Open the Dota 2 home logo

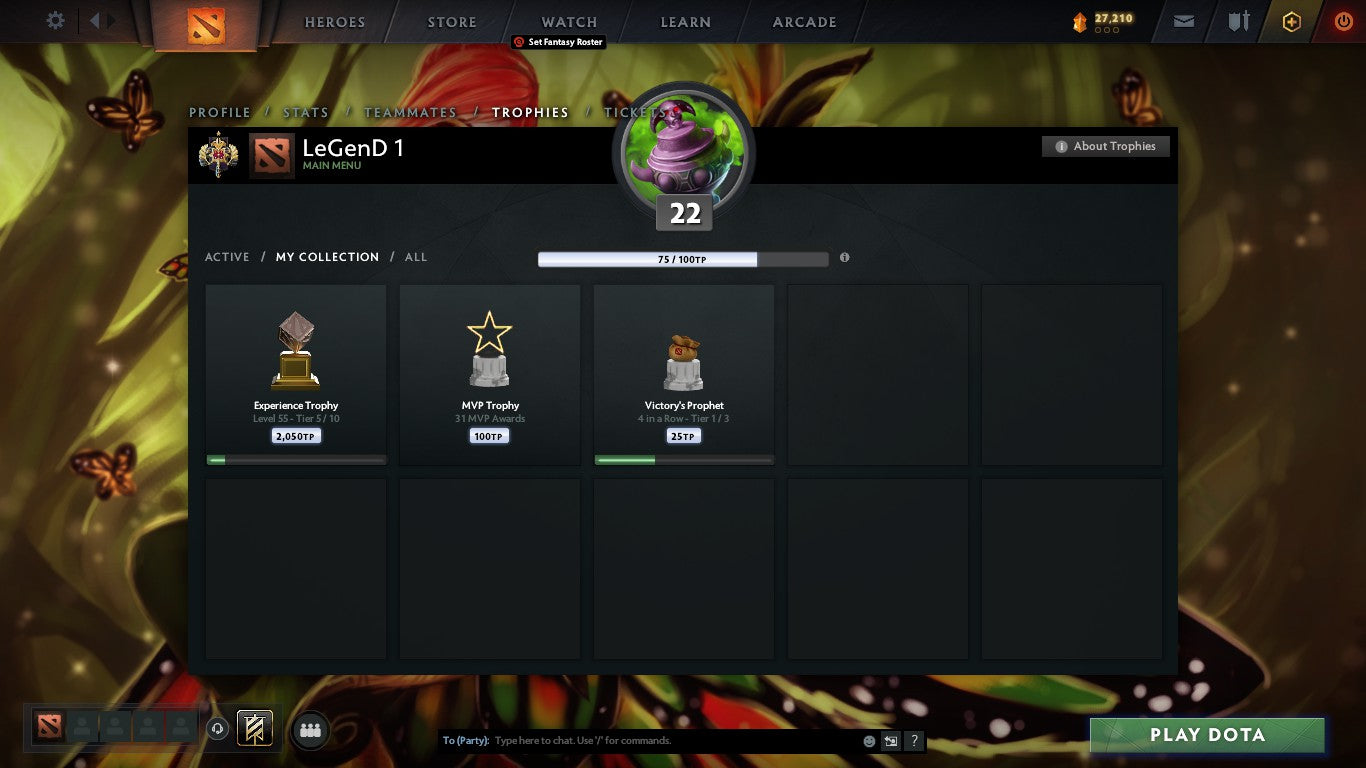point(208,22)
